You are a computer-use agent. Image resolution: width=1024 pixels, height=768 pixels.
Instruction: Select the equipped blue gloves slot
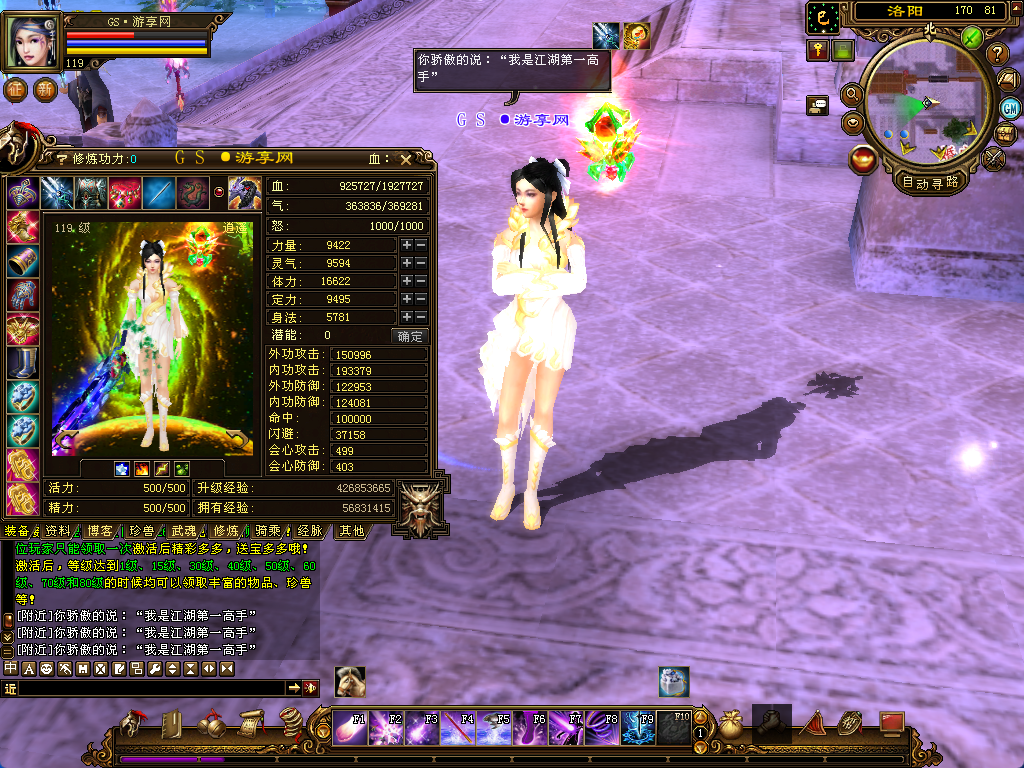[21, 295]
